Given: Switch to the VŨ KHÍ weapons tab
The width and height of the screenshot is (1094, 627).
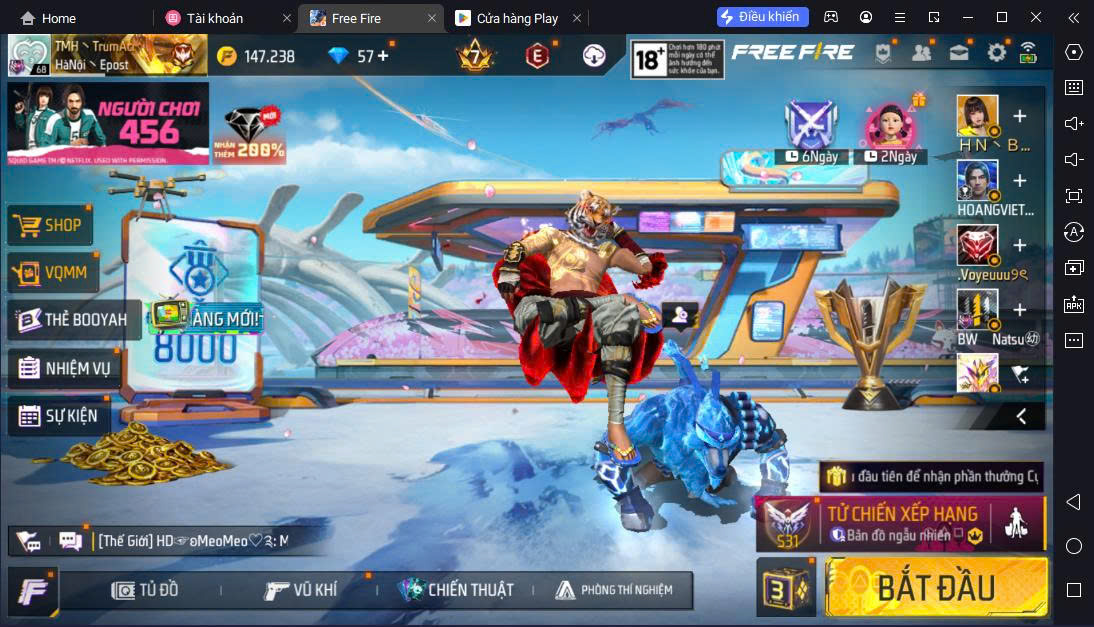Looking at the screenshot, I should tap(301, 590).
